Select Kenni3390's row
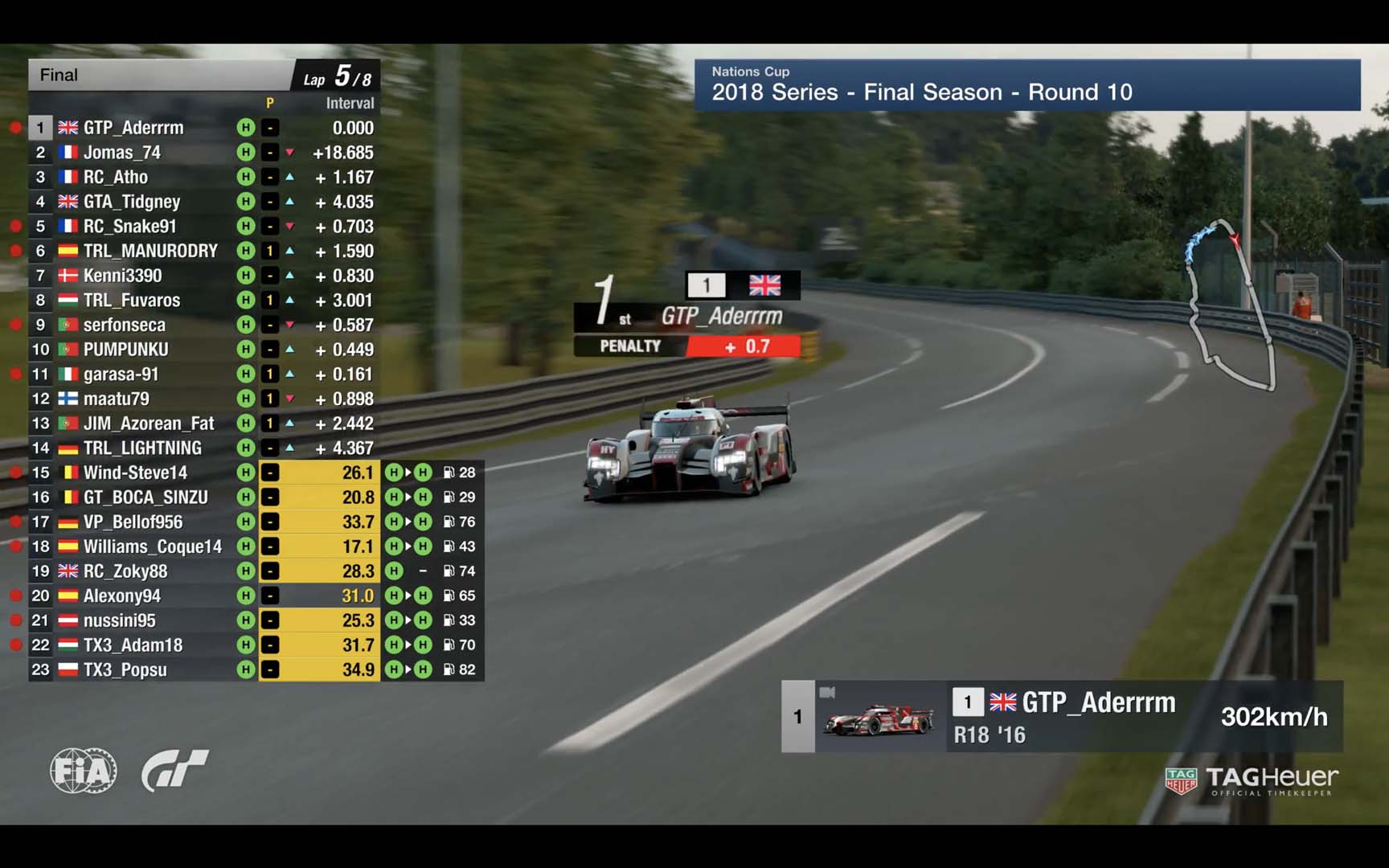The image size is (1389, 868). click(123, 276)
